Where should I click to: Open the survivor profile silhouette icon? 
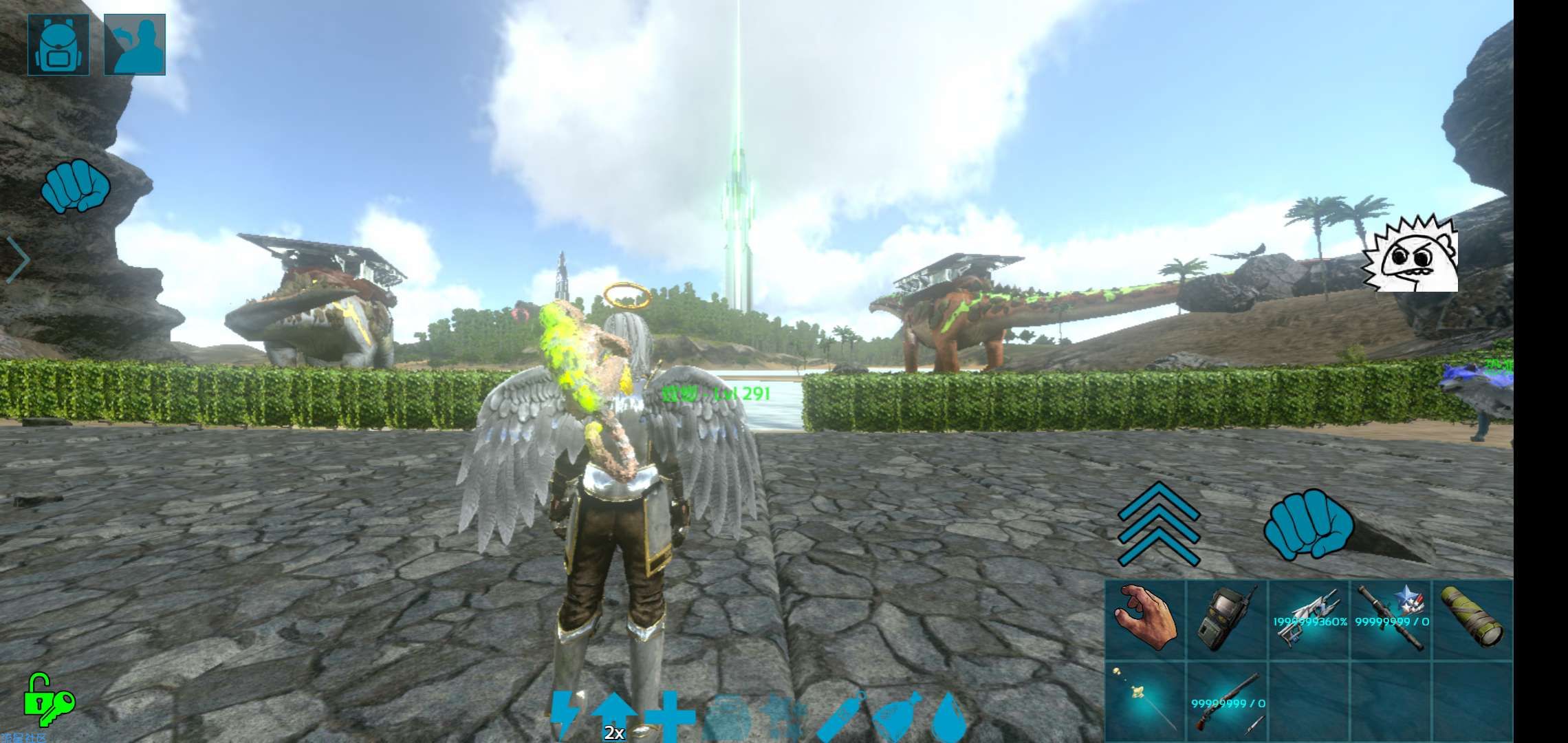click(135, 45)
